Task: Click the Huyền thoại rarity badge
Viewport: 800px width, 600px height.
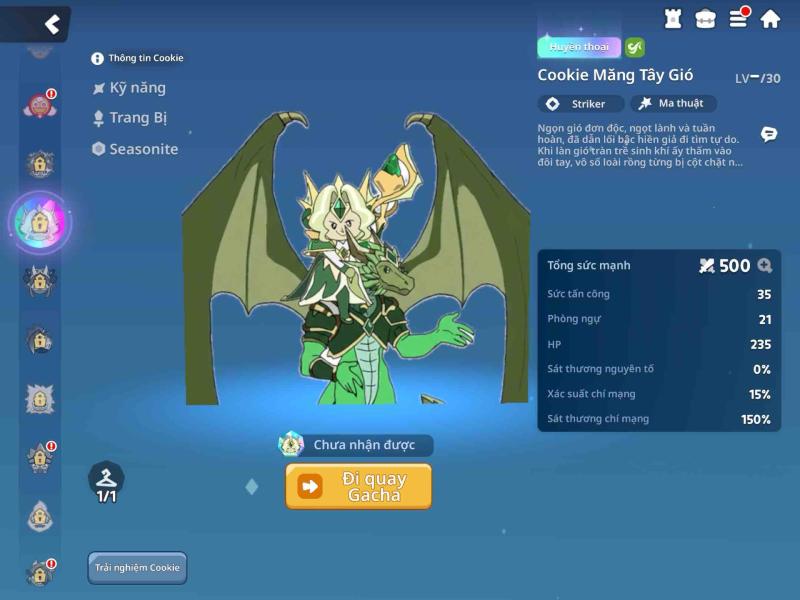Action: [x=579, y=47]
